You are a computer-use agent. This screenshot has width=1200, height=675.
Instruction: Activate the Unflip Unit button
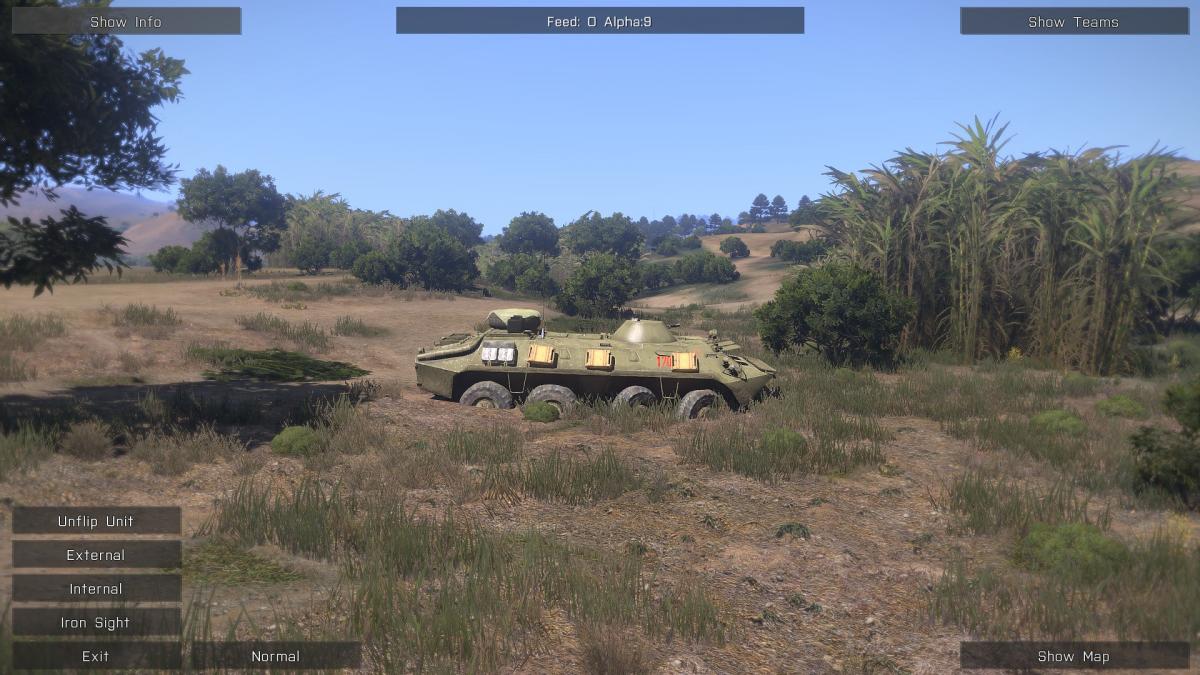[96, 521]
